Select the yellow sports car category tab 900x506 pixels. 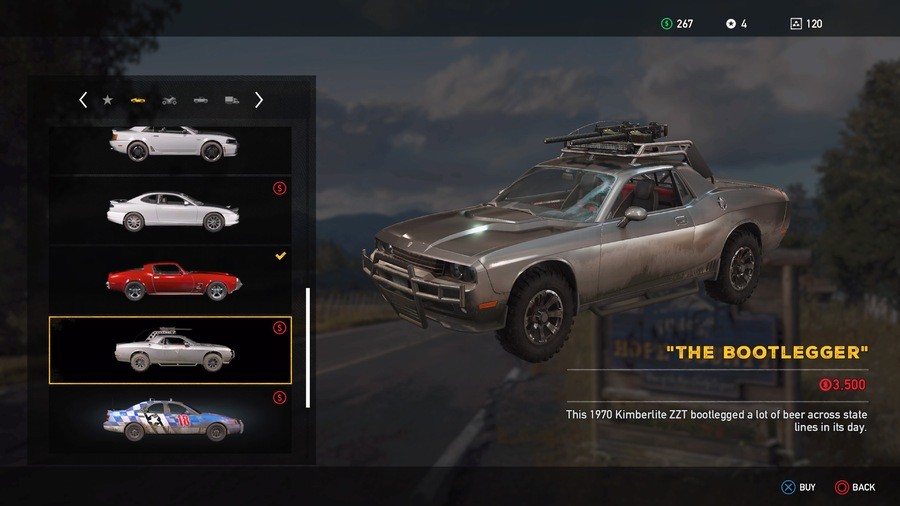click(138, 100)
